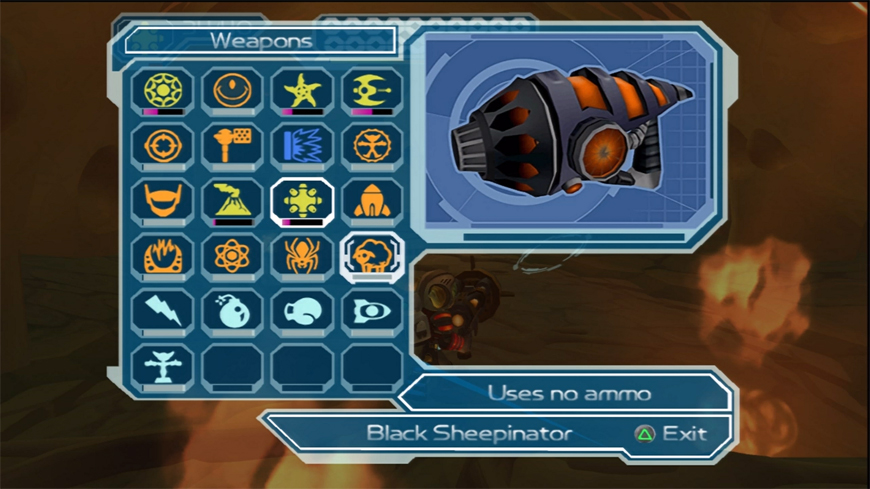Select the orange rocket weapon slot

[x=372, y=201]
